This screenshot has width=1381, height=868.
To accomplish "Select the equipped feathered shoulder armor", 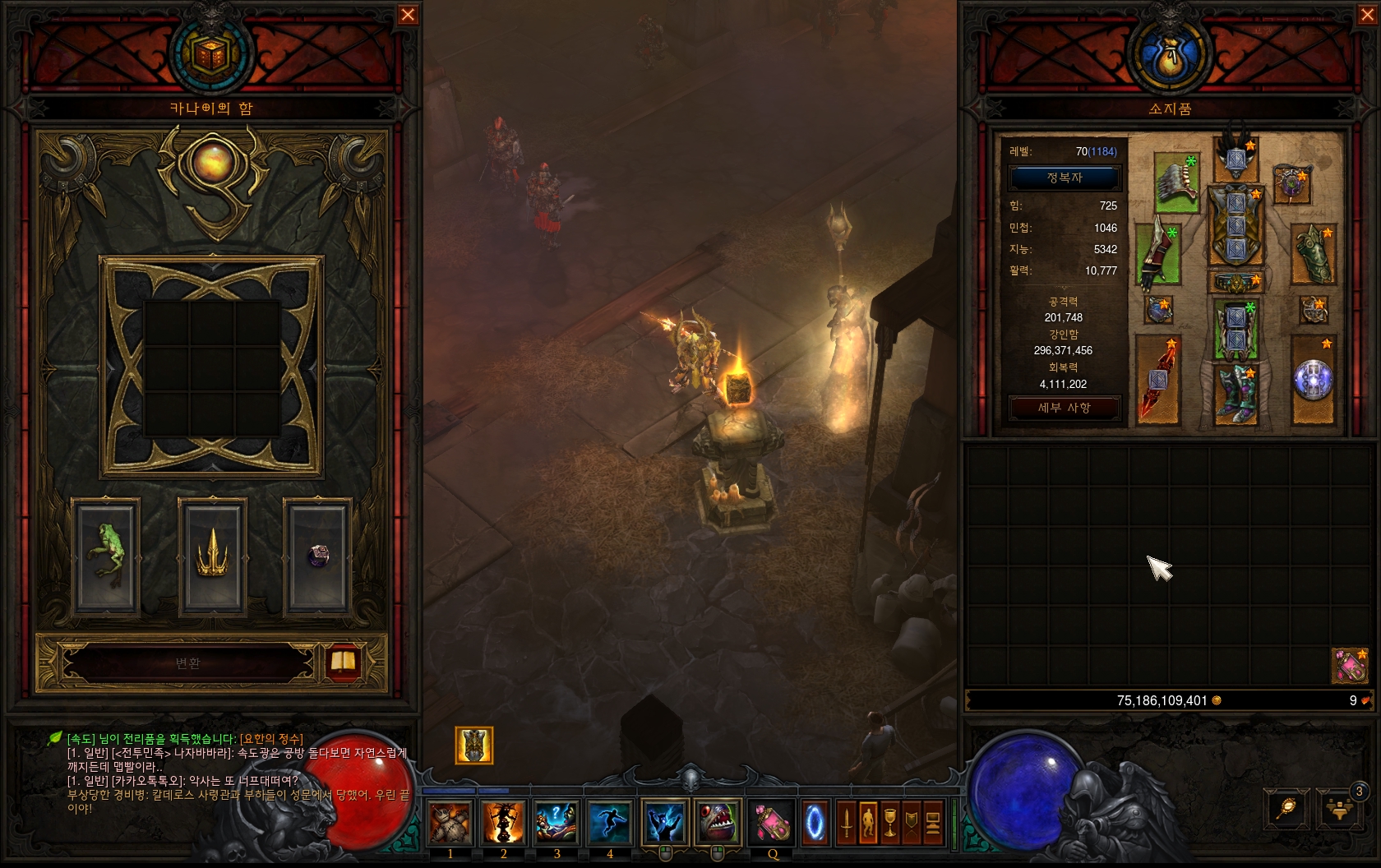I will pyautogui.click(x=1177, y=182).
